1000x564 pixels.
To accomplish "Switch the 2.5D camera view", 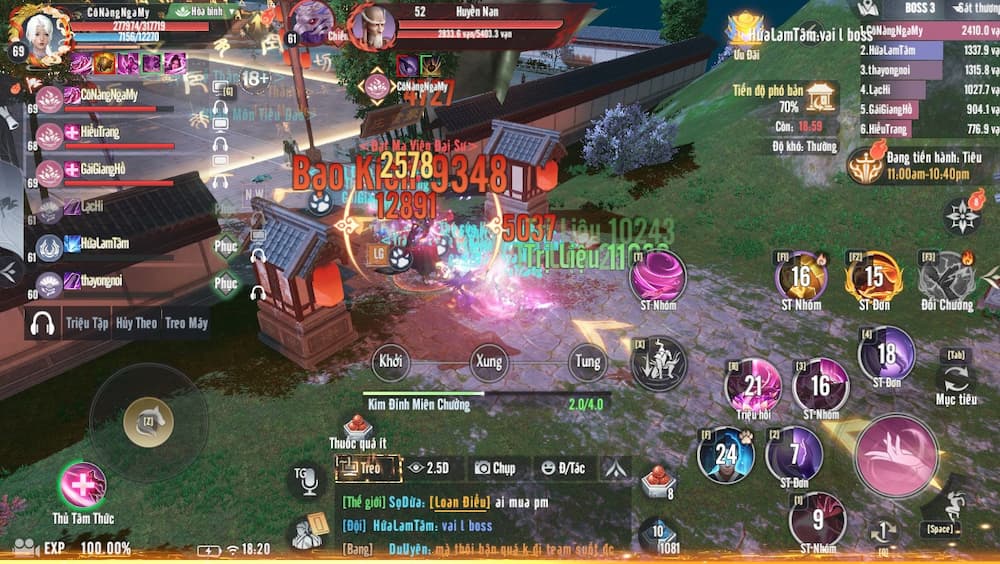I will [428, 467].
